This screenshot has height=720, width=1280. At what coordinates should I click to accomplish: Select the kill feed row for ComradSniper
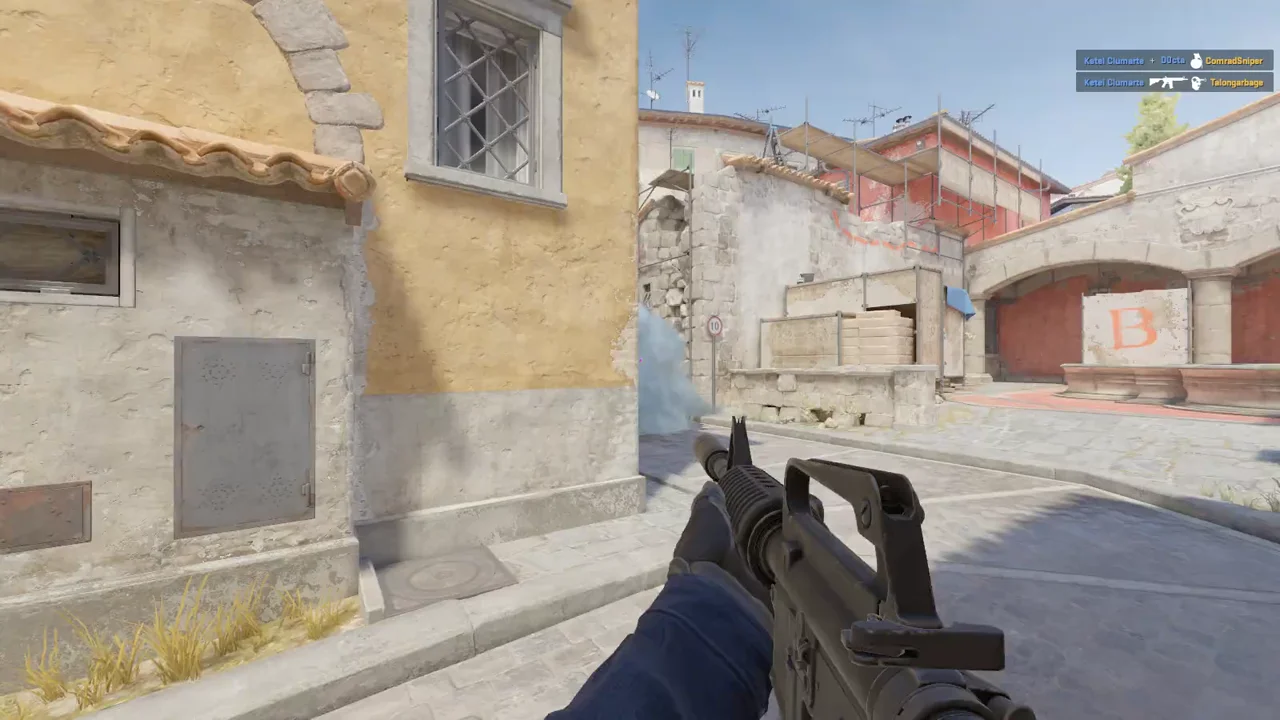coord(1174,60)
